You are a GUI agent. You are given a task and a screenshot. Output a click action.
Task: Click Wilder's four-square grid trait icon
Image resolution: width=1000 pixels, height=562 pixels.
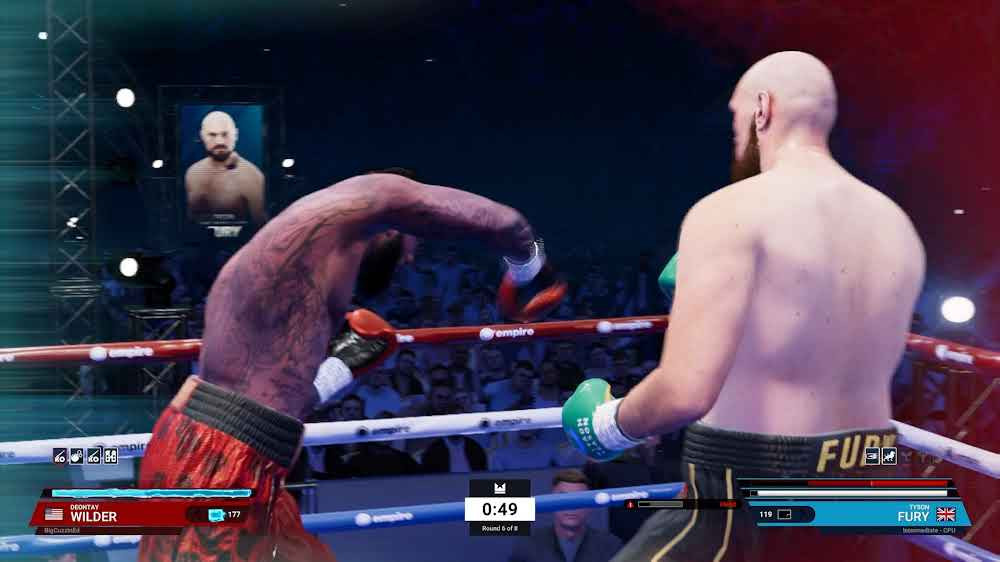coord(111,456)
